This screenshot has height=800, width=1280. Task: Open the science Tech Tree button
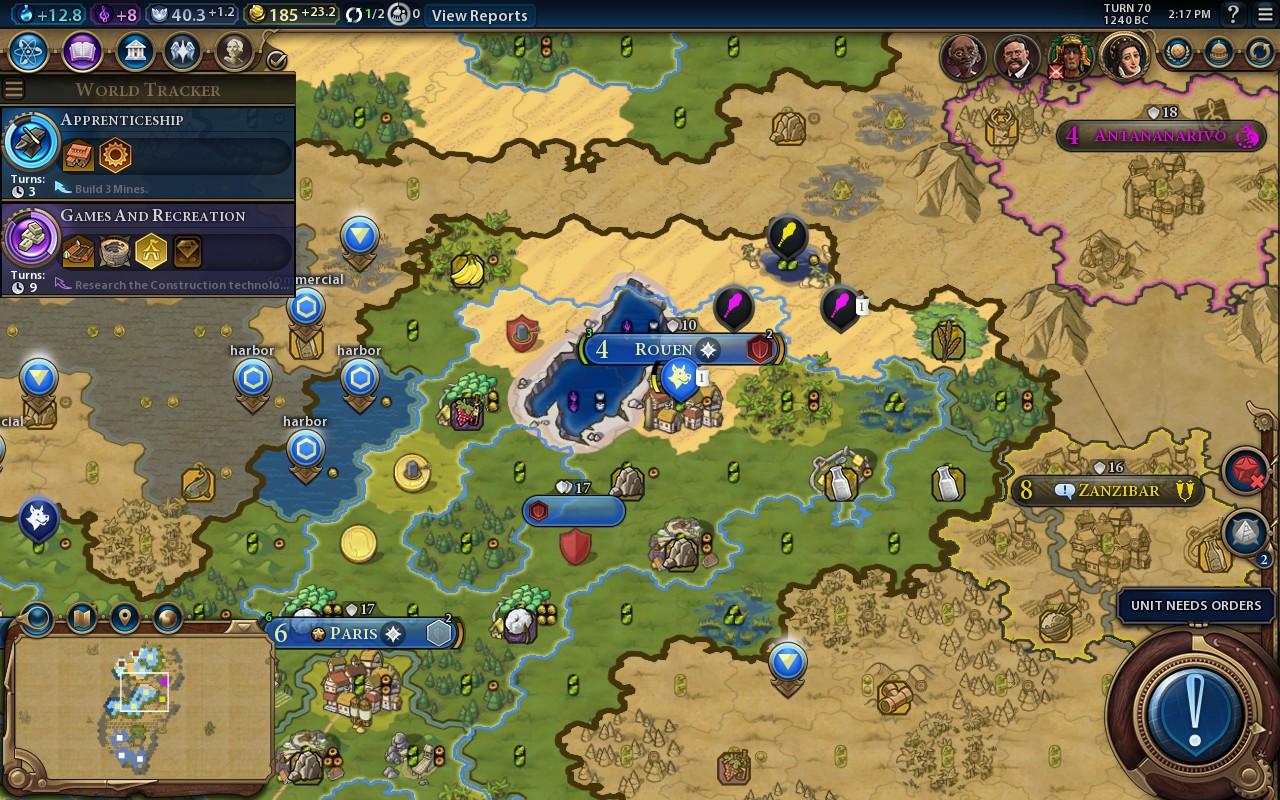point(30,52)
